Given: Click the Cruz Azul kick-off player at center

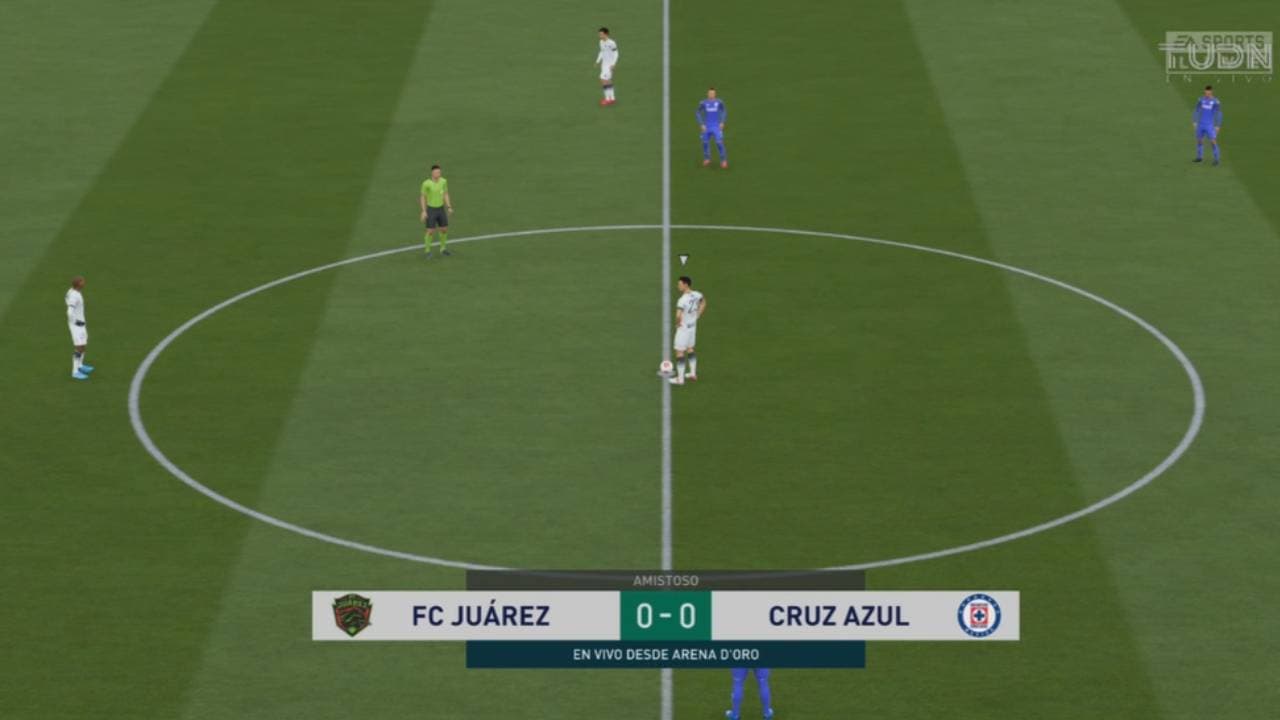Looking at the screenshot, I should tap(687, 320).
